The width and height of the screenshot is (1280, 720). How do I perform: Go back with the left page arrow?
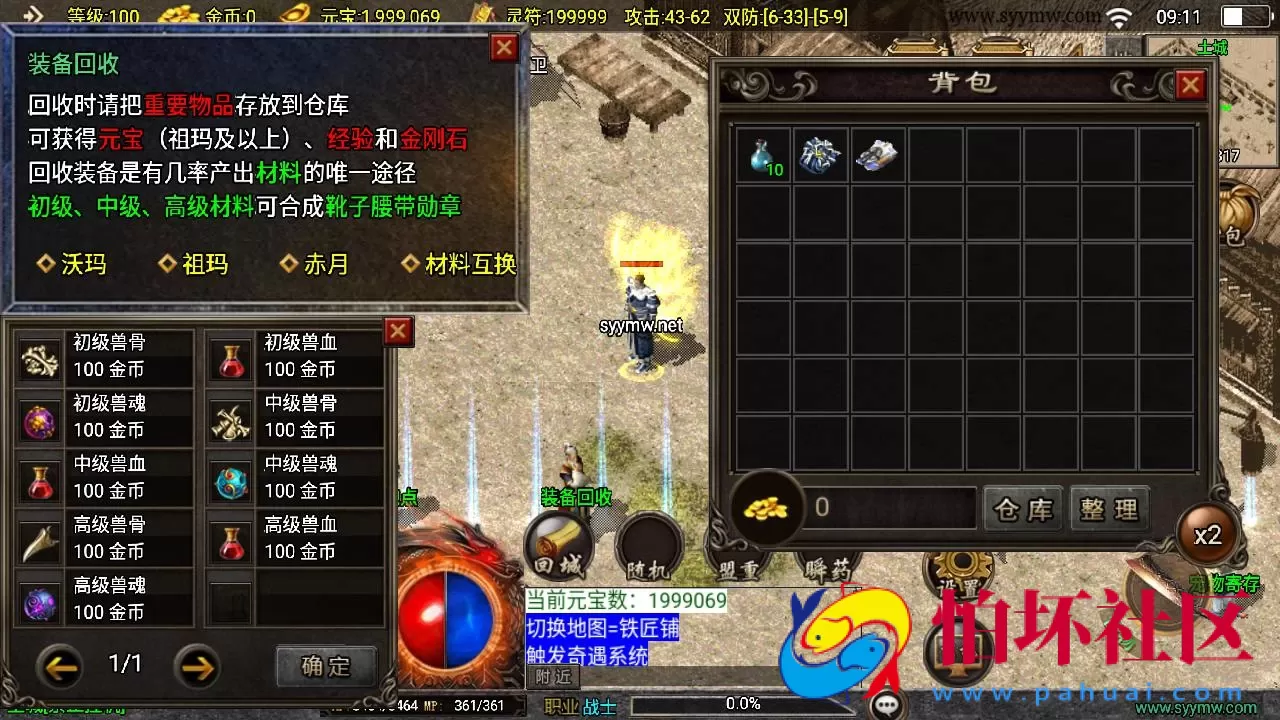click(60, 664)
